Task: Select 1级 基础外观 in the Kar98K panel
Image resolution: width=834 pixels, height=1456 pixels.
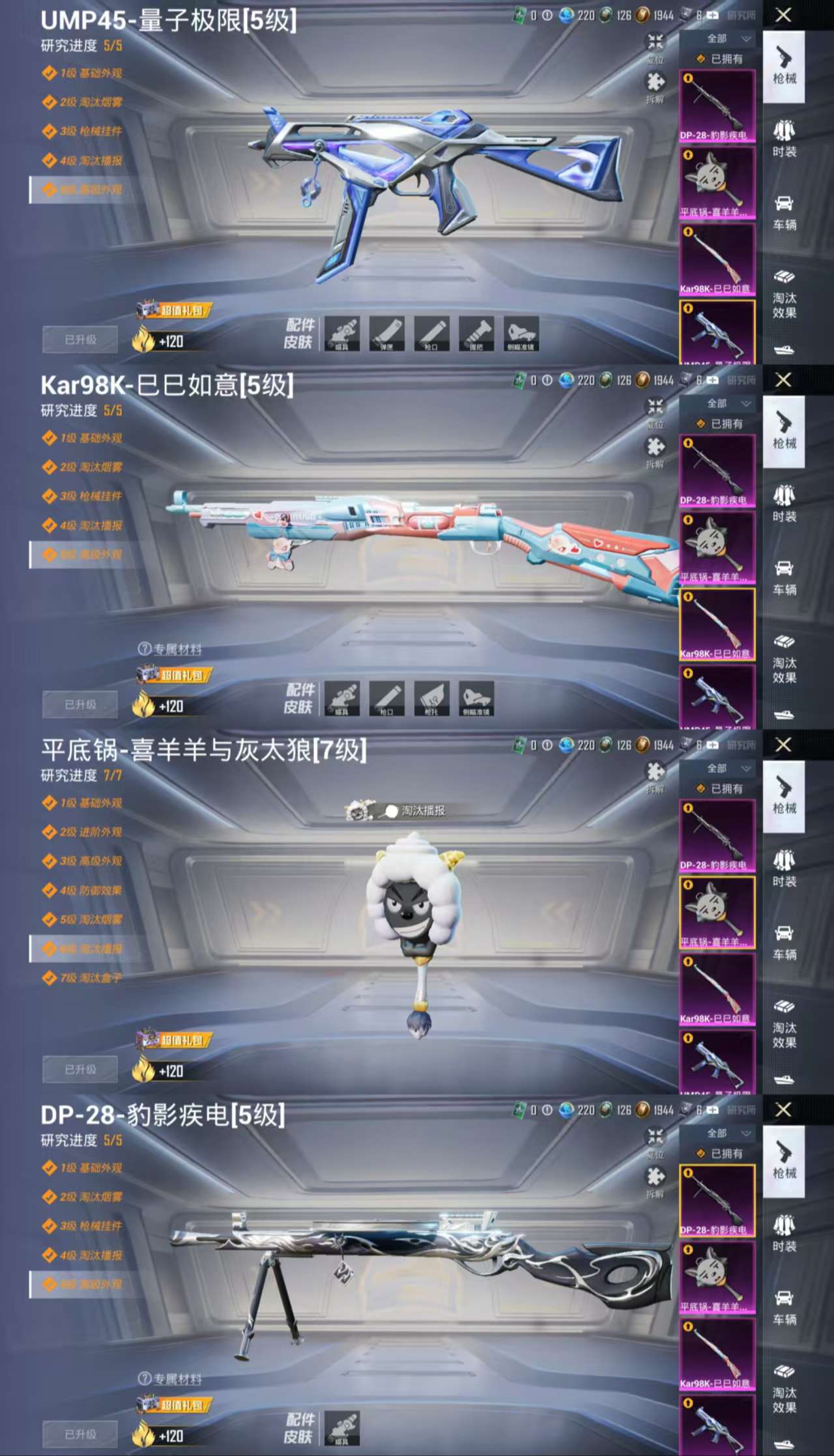Action: point(90,438)
